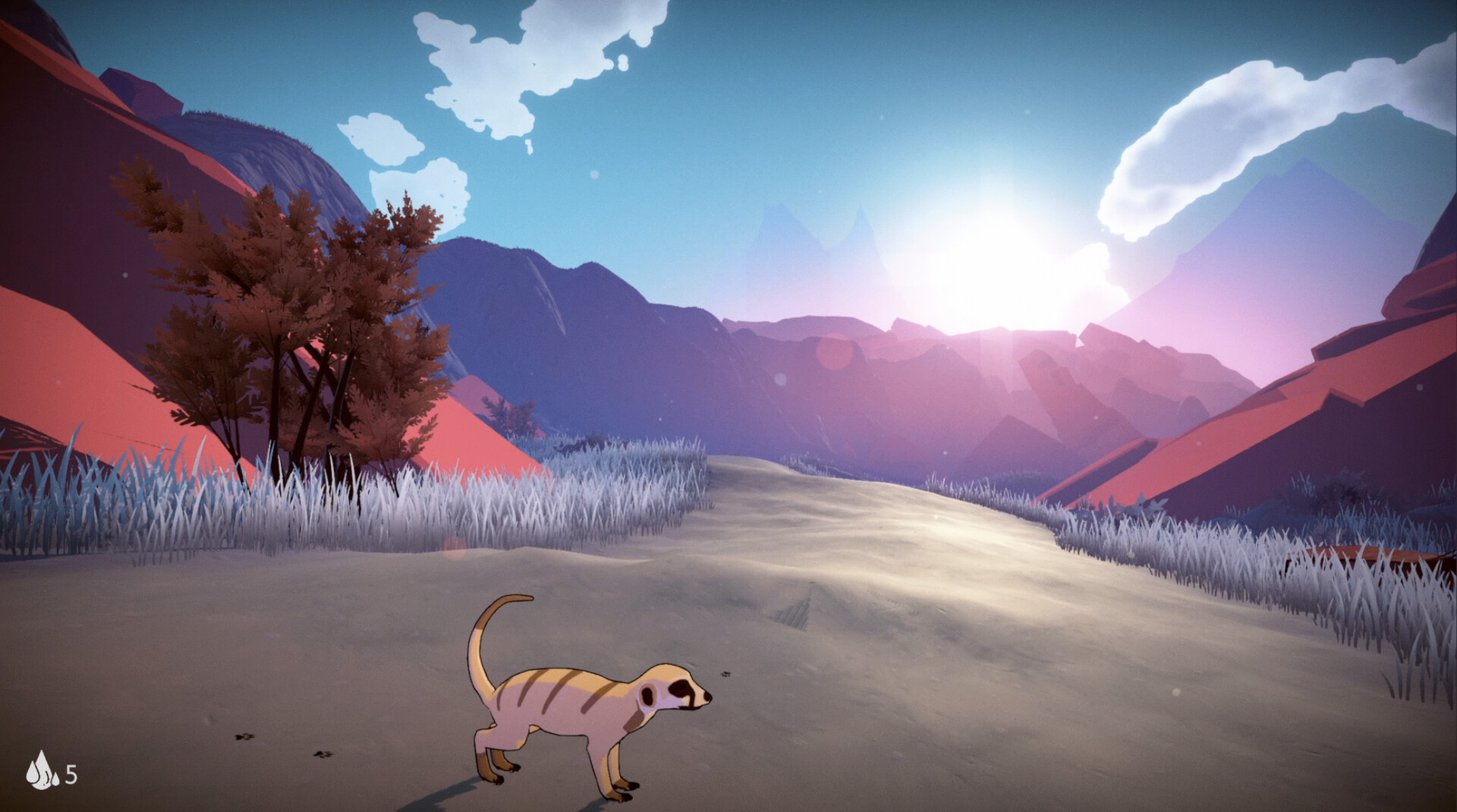Select the meerkat's dark eye patch
This screenshot has height=812, width=1457.
pyautogui.click(x=681, y=688)
